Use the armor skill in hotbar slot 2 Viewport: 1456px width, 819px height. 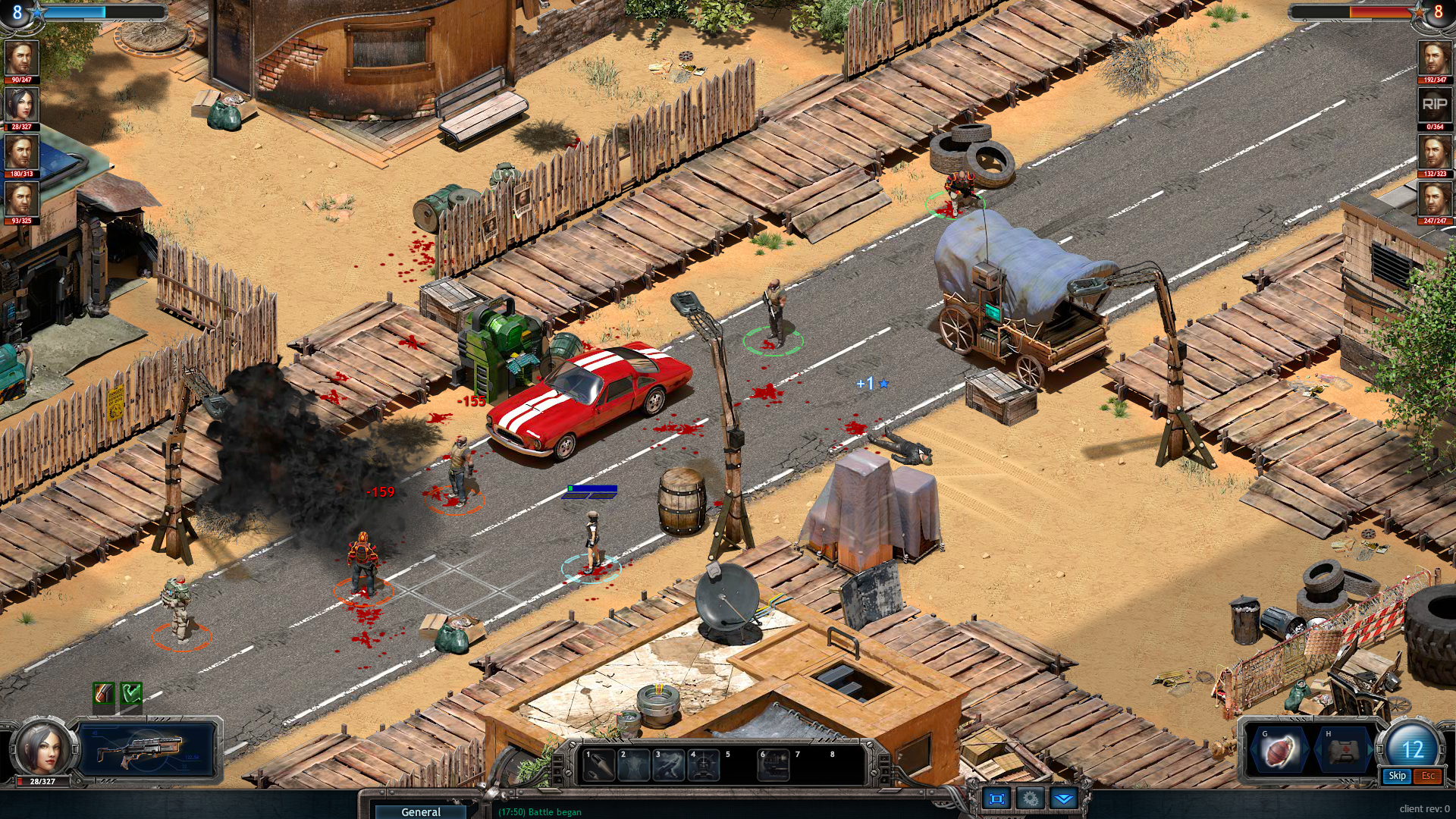pos(632,764)
